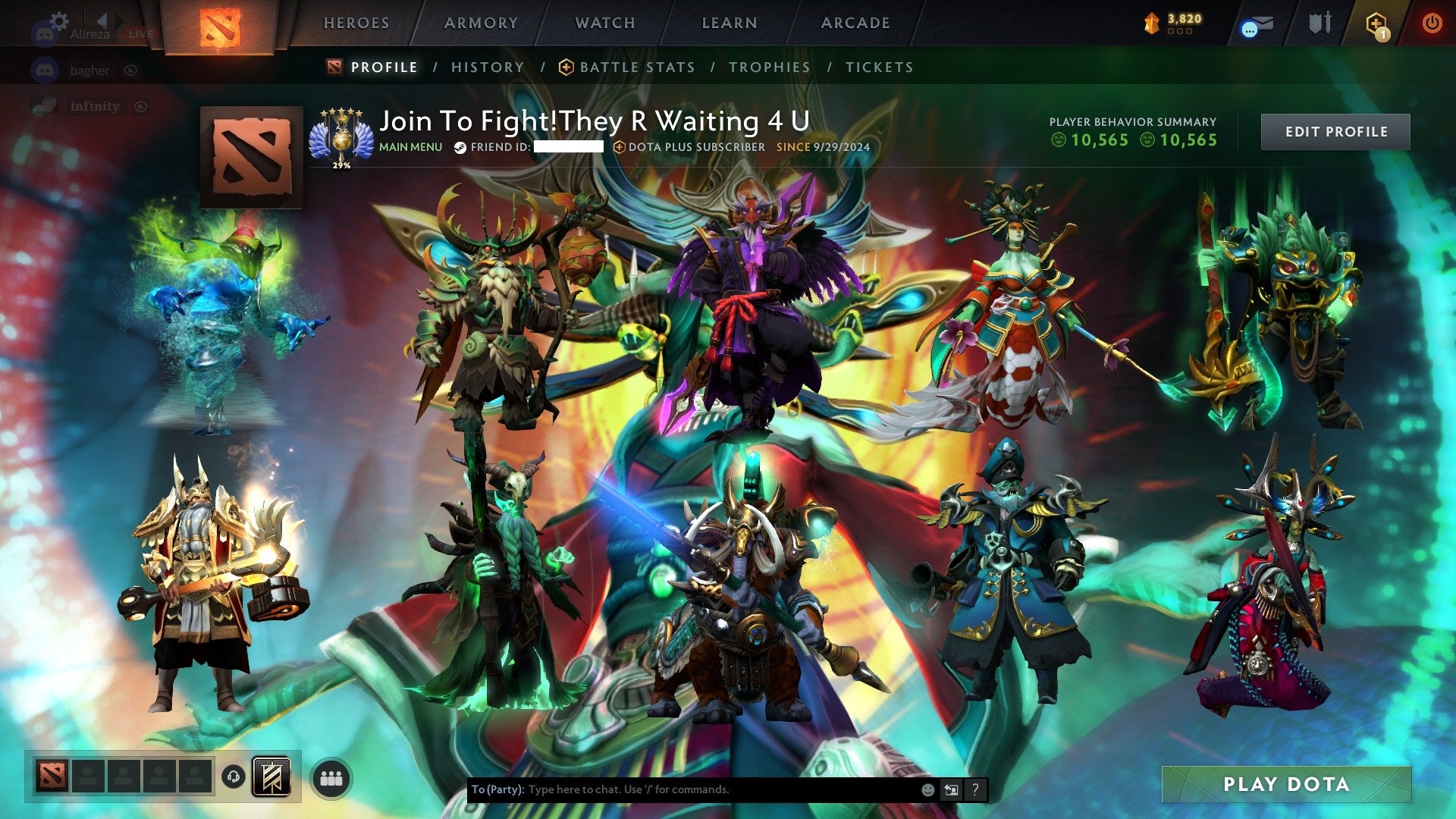Open the emoticon picker in chat bar

pos(927,789)
